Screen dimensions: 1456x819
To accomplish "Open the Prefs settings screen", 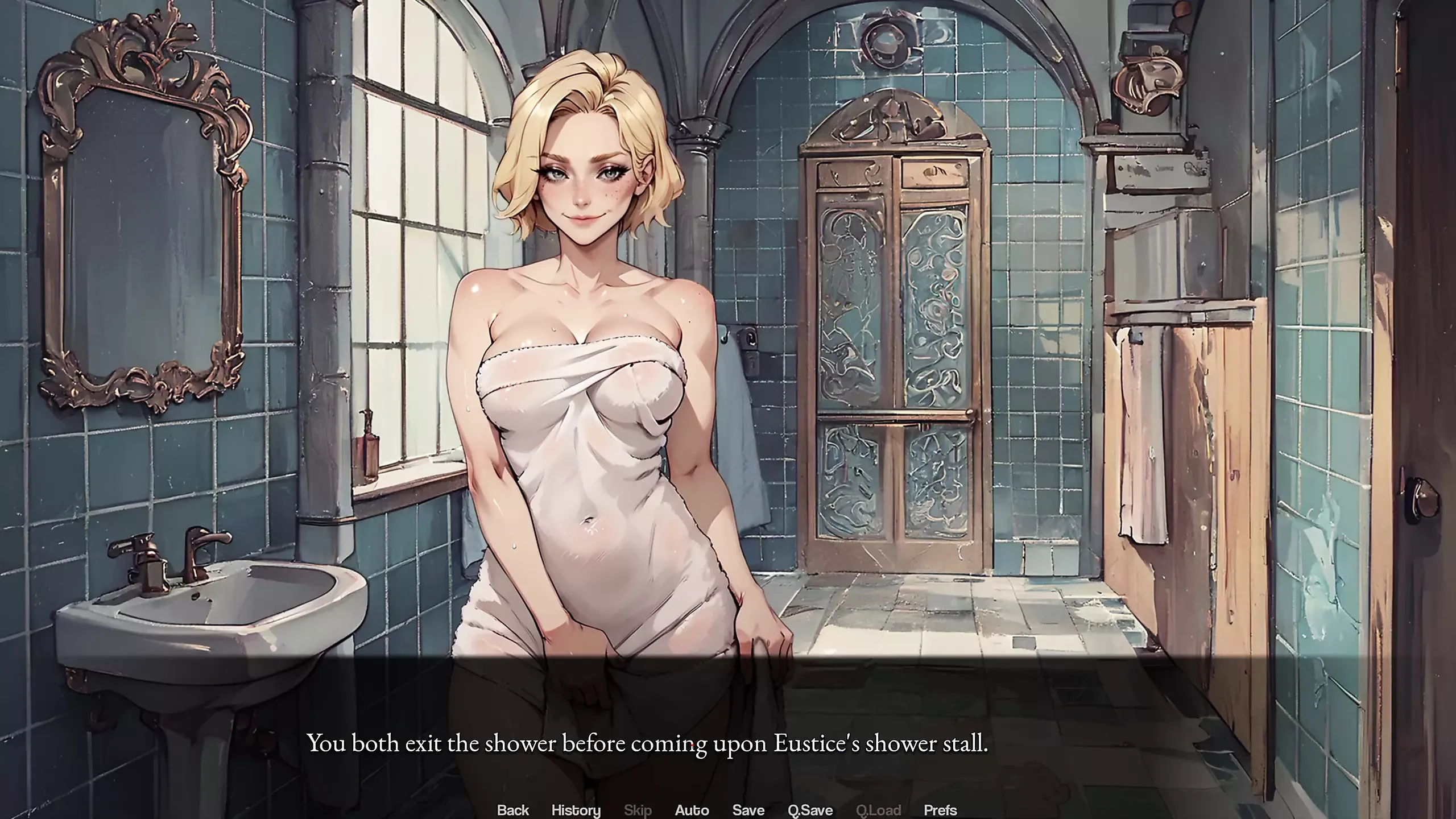I will tap(940, 810).
